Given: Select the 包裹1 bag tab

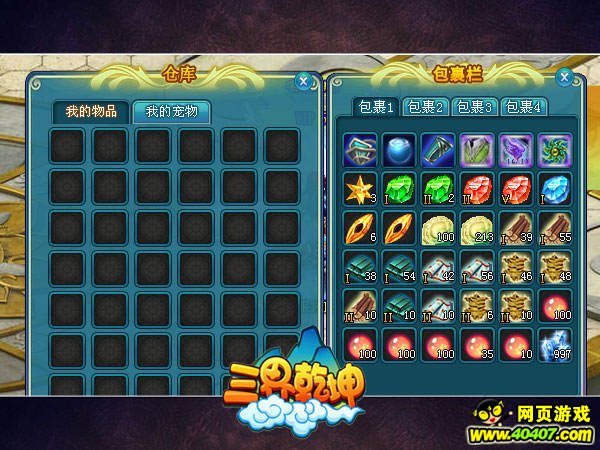Looking at the screenshot, I should (377, 107).
